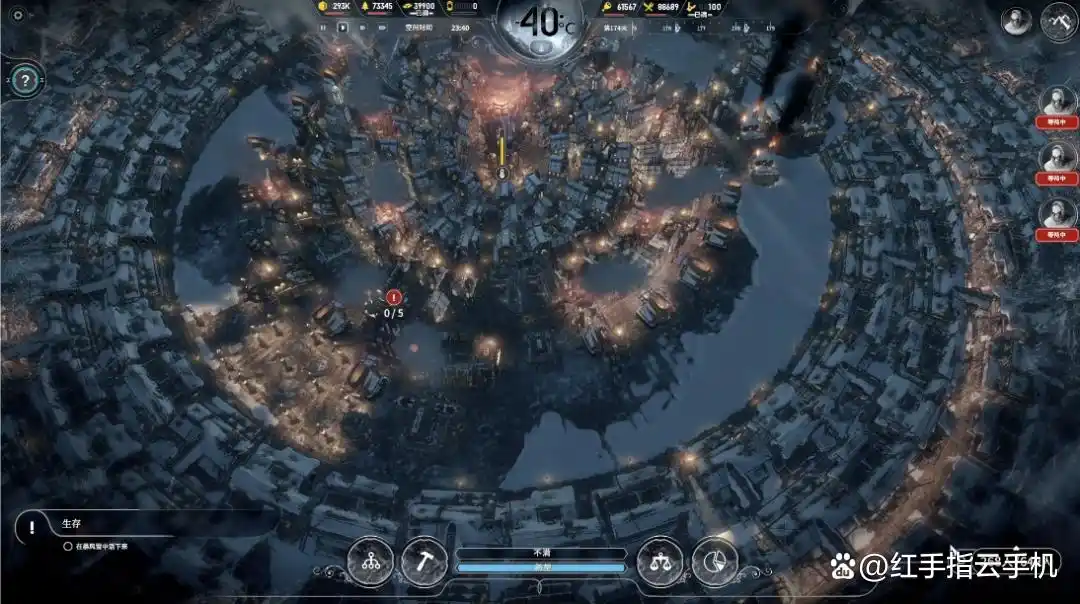Open the mountain frostland map button

point(1057,21)
